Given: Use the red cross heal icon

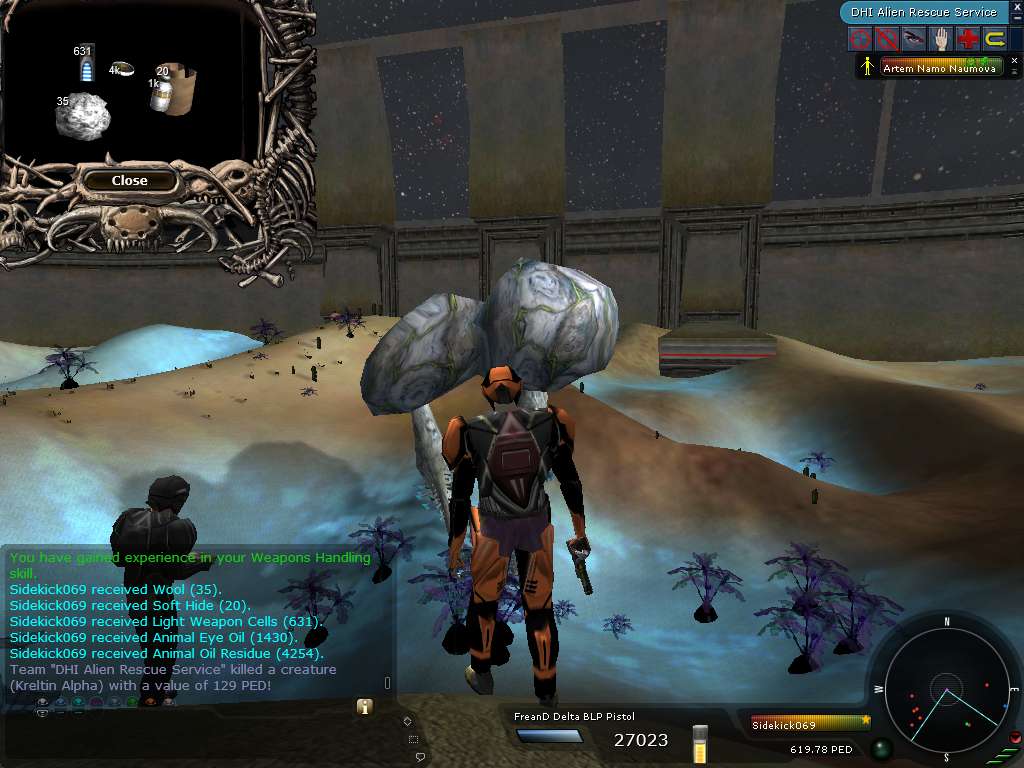Looking at the screenshot, I should (x=967, y=39).
